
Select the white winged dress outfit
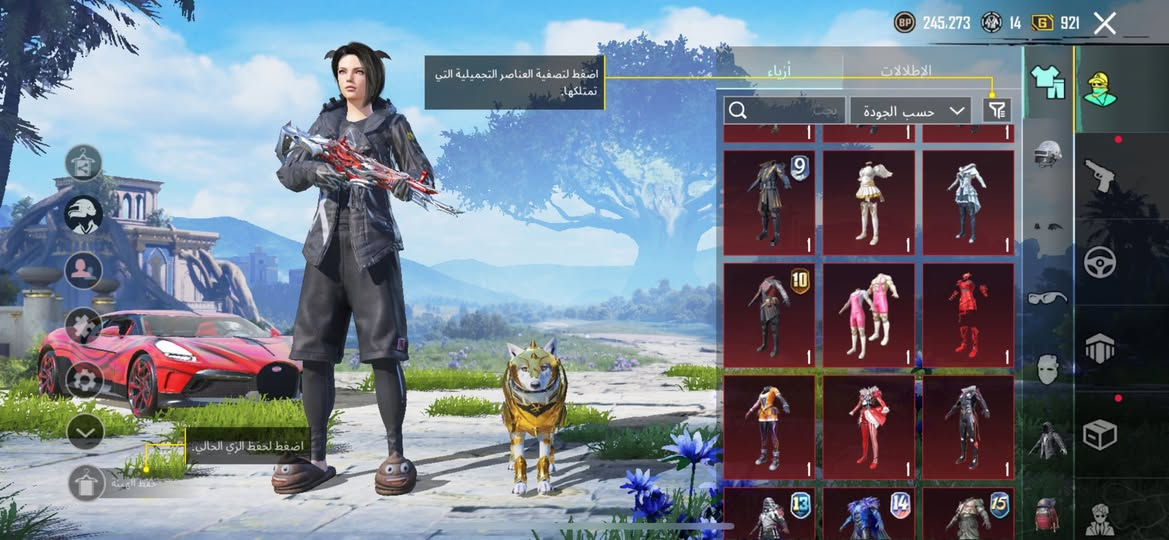(x=868, y=203)
